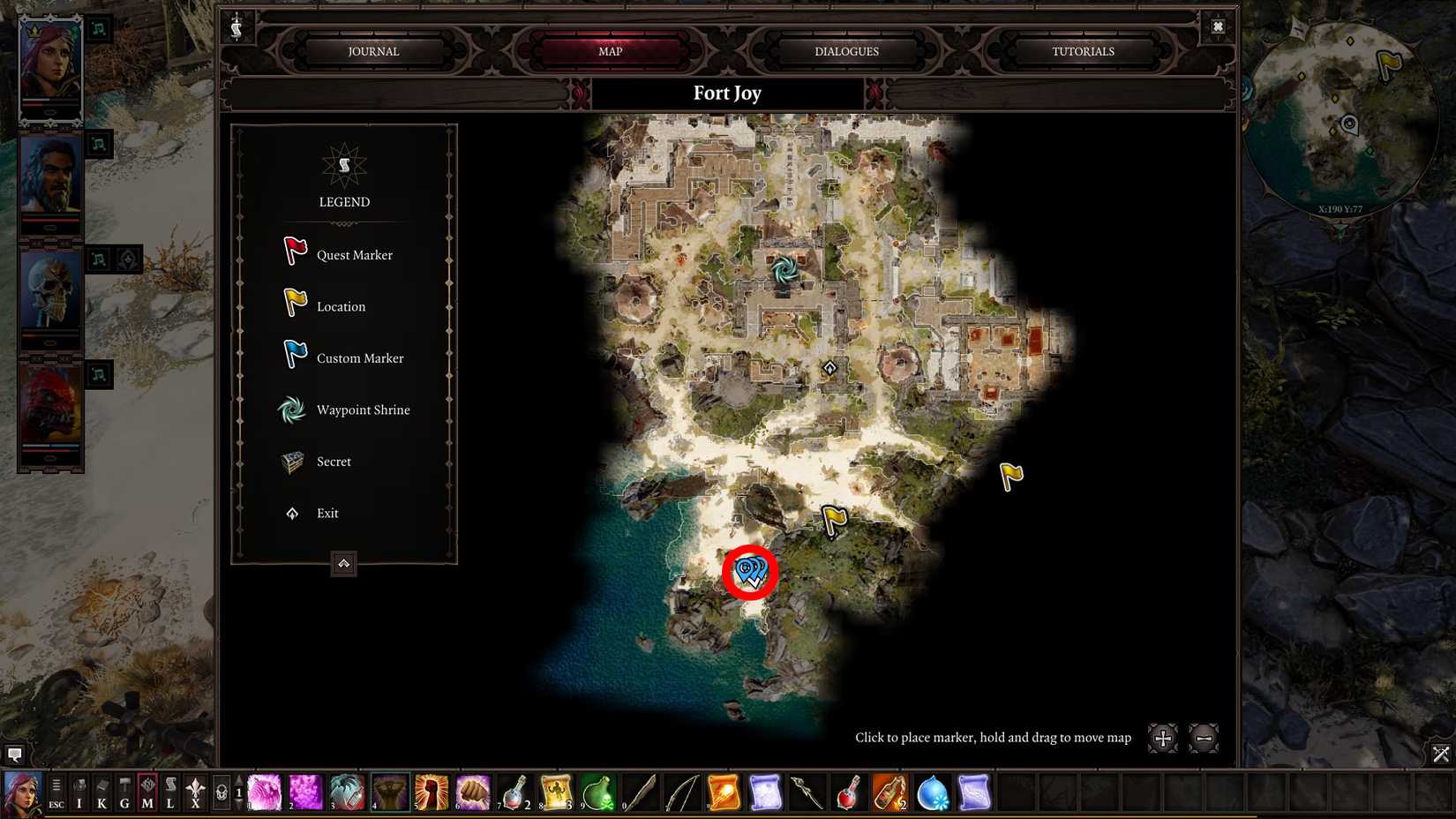This screenshot has height=819, width=1456.
Task: Switch to the Dialogues tab
Action: [x=844, y=51]
